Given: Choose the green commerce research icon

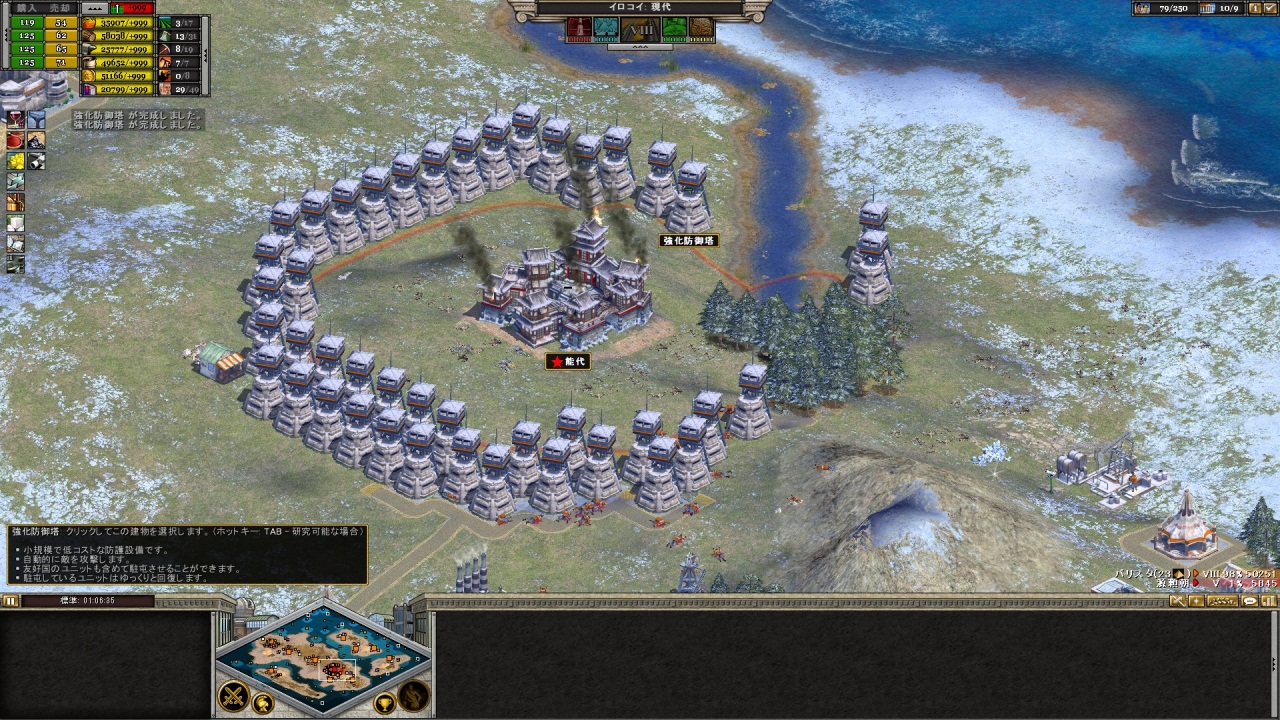Looking at the screenshot, I should (x=673, y=29).
